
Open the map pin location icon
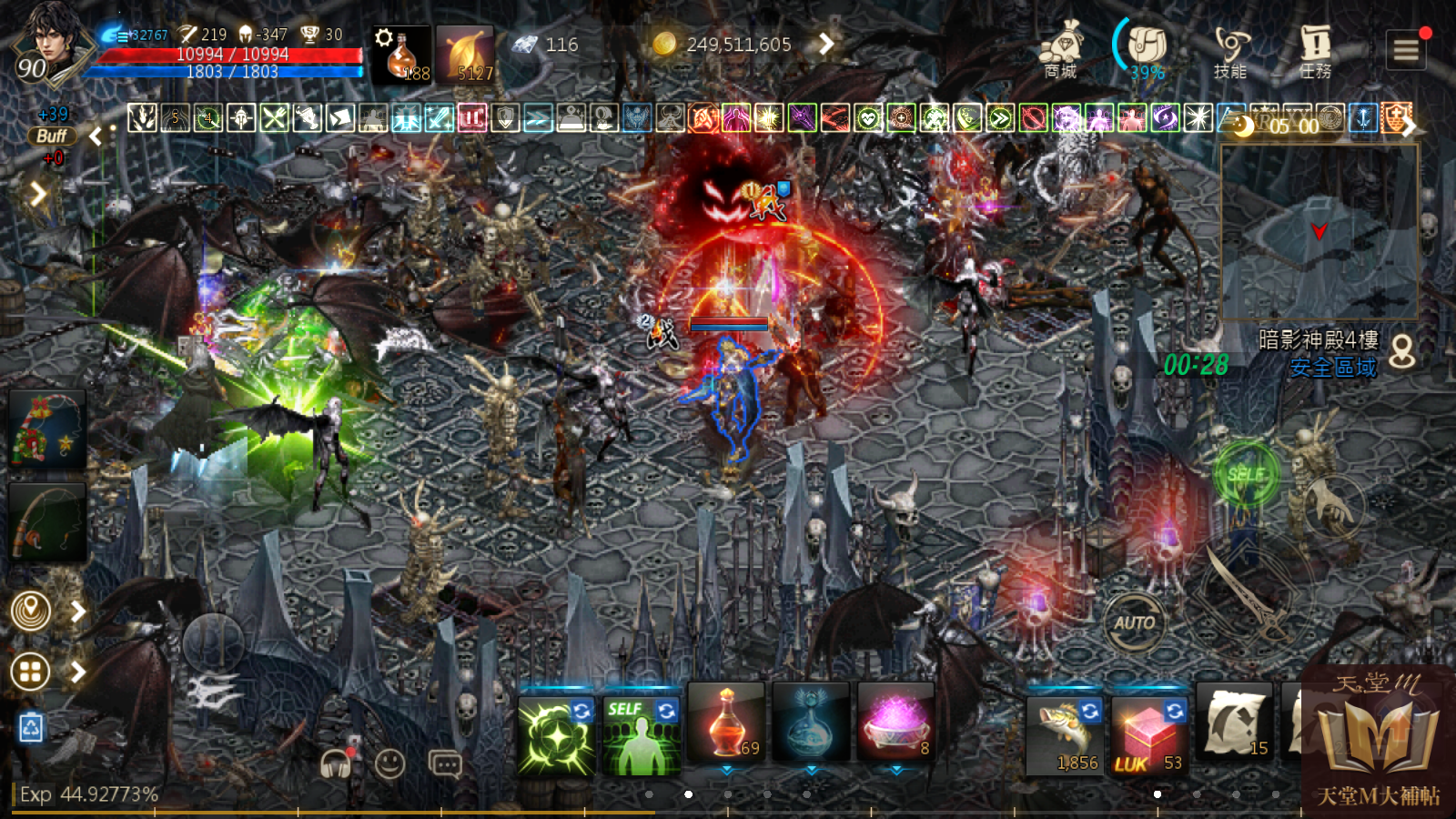(x=31, y=611)
